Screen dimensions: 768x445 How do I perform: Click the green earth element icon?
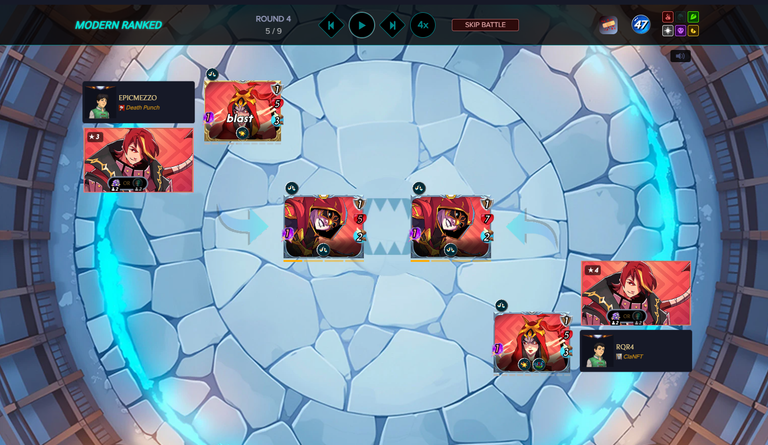tap(693, 17)
